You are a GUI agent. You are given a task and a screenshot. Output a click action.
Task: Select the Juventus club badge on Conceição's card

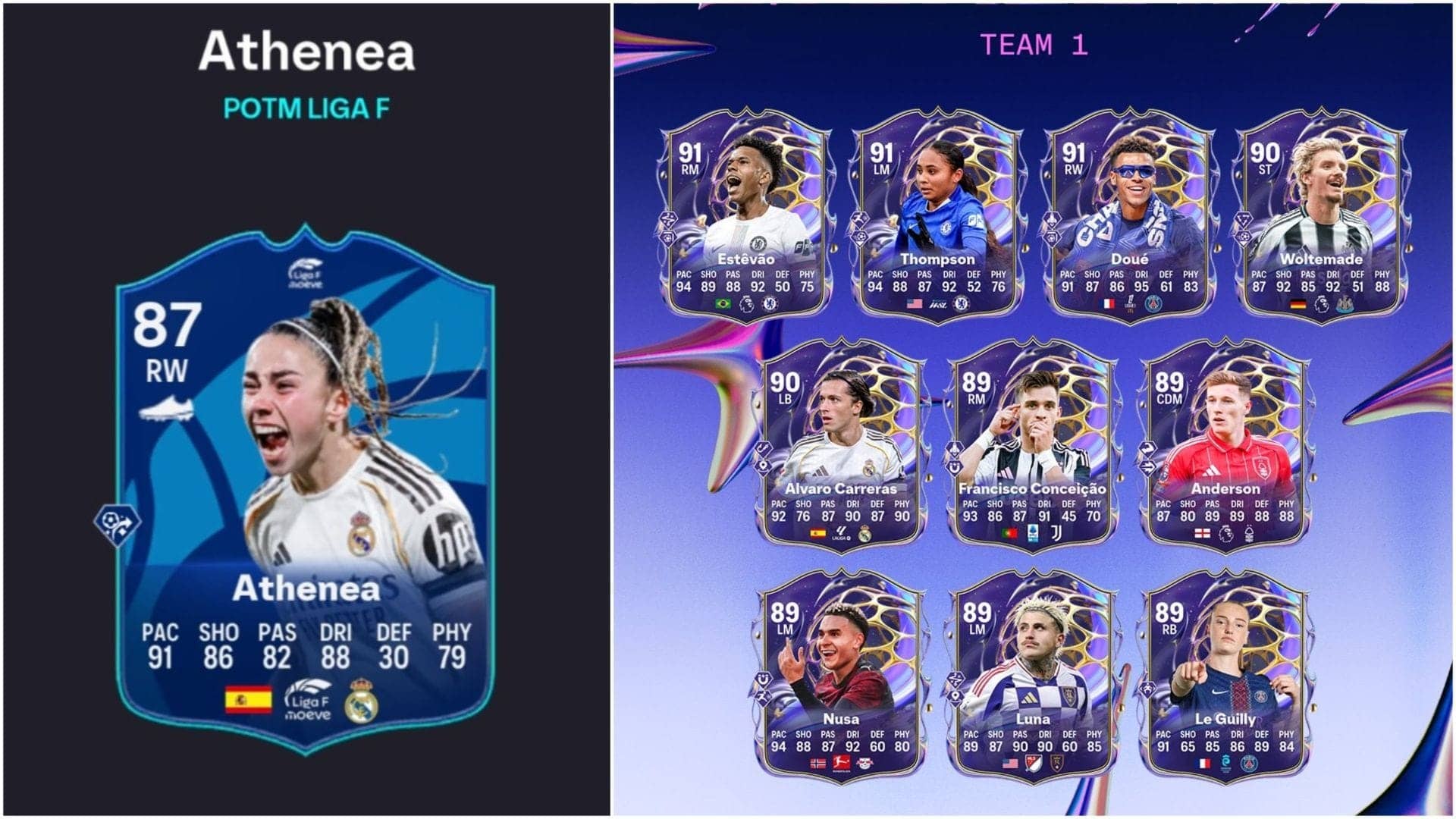(x=1058, y=533)
